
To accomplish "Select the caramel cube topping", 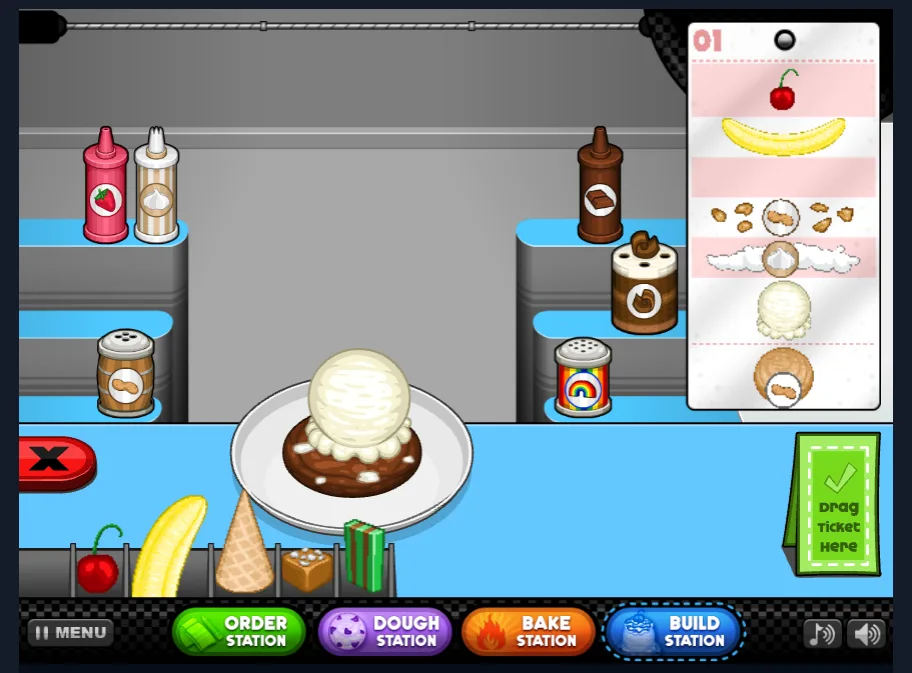I will 306,568.
